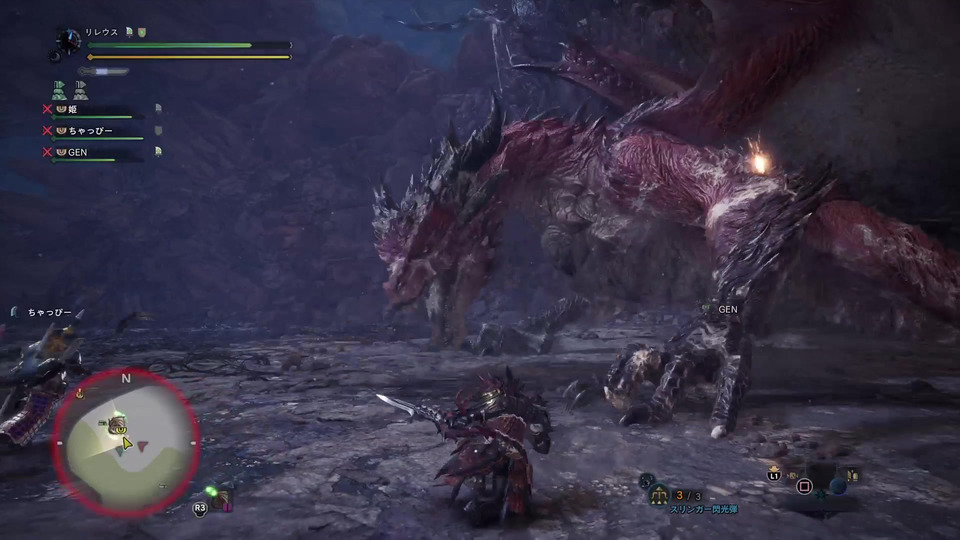
Task: Click the day-night clock dial
Action: click(x=68, y=40)
